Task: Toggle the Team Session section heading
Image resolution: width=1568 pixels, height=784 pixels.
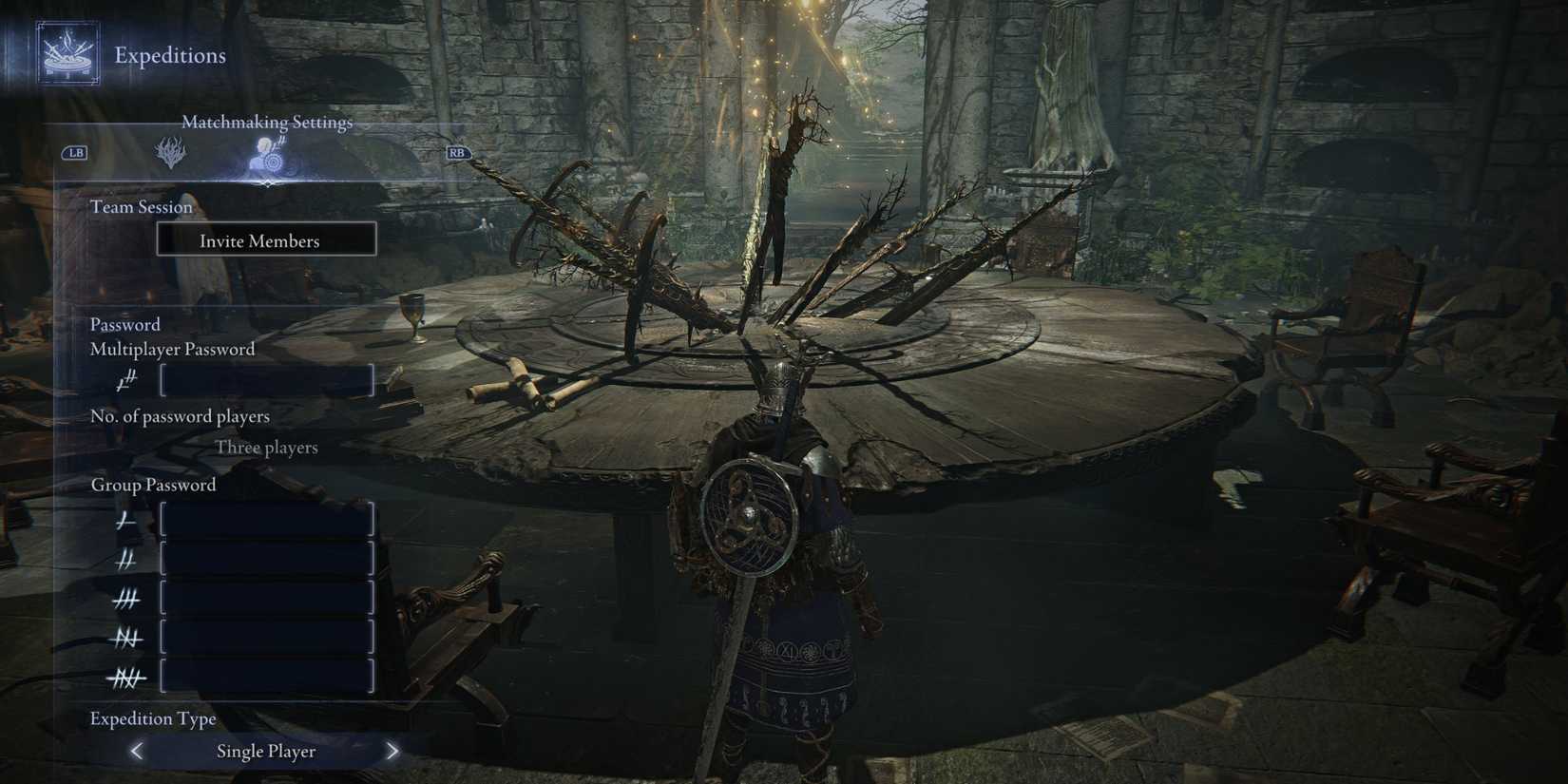Action: pos(141,206)
